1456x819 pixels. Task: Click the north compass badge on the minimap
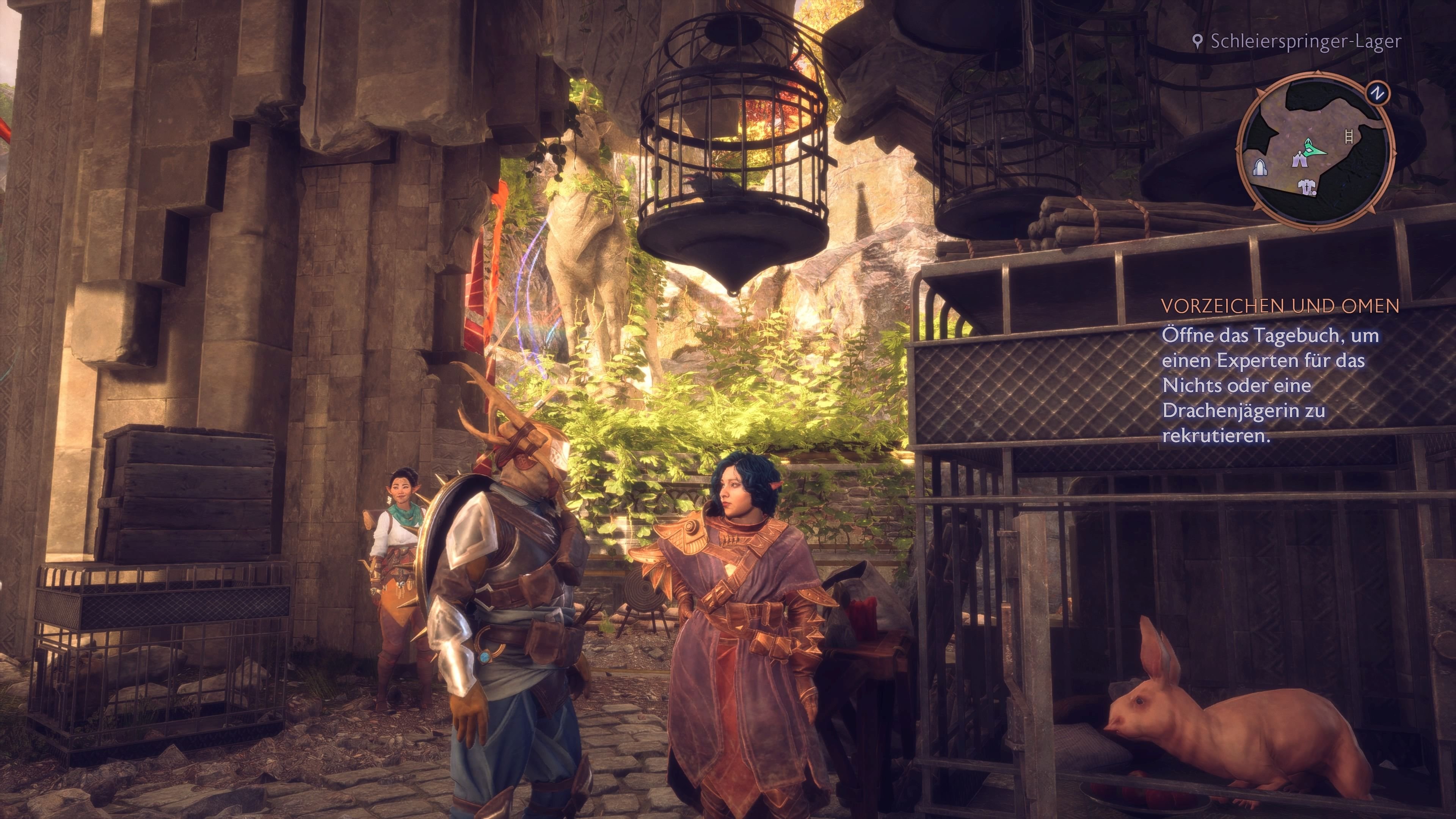[x=1378, y=93]
